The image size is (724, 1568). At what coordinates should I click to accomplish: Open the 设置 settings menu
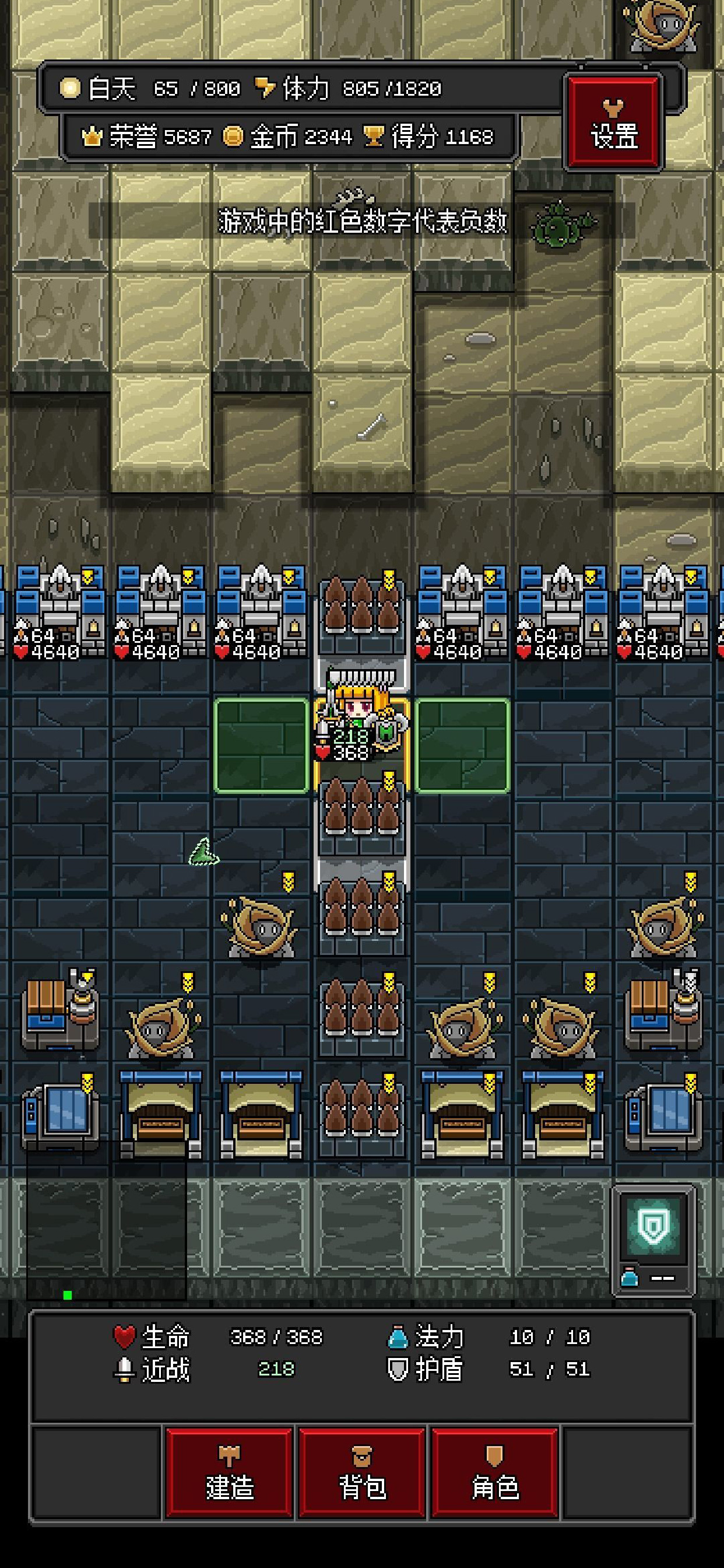coord(613,123)
